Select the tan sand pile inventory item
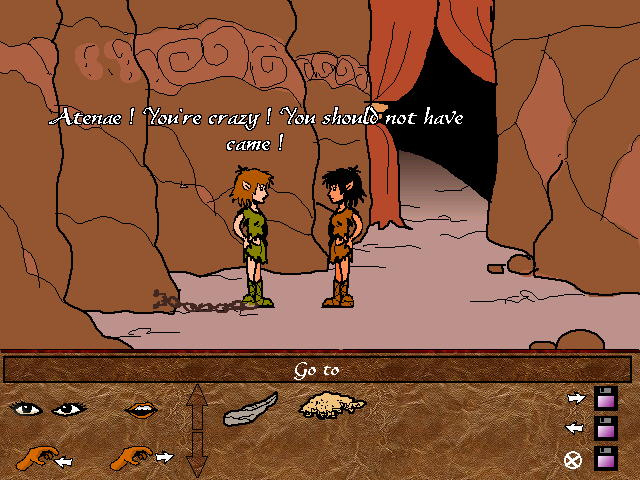The image size is (640, 480). click(333, 405)
